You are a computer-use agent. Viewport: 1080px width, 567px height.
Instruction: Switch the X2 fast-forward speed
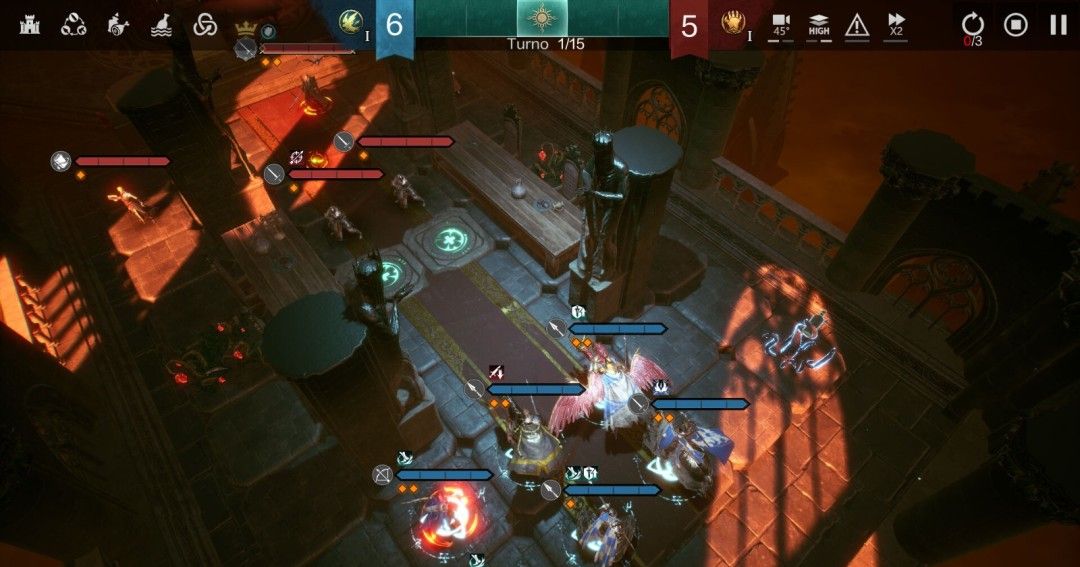(896, 24)
